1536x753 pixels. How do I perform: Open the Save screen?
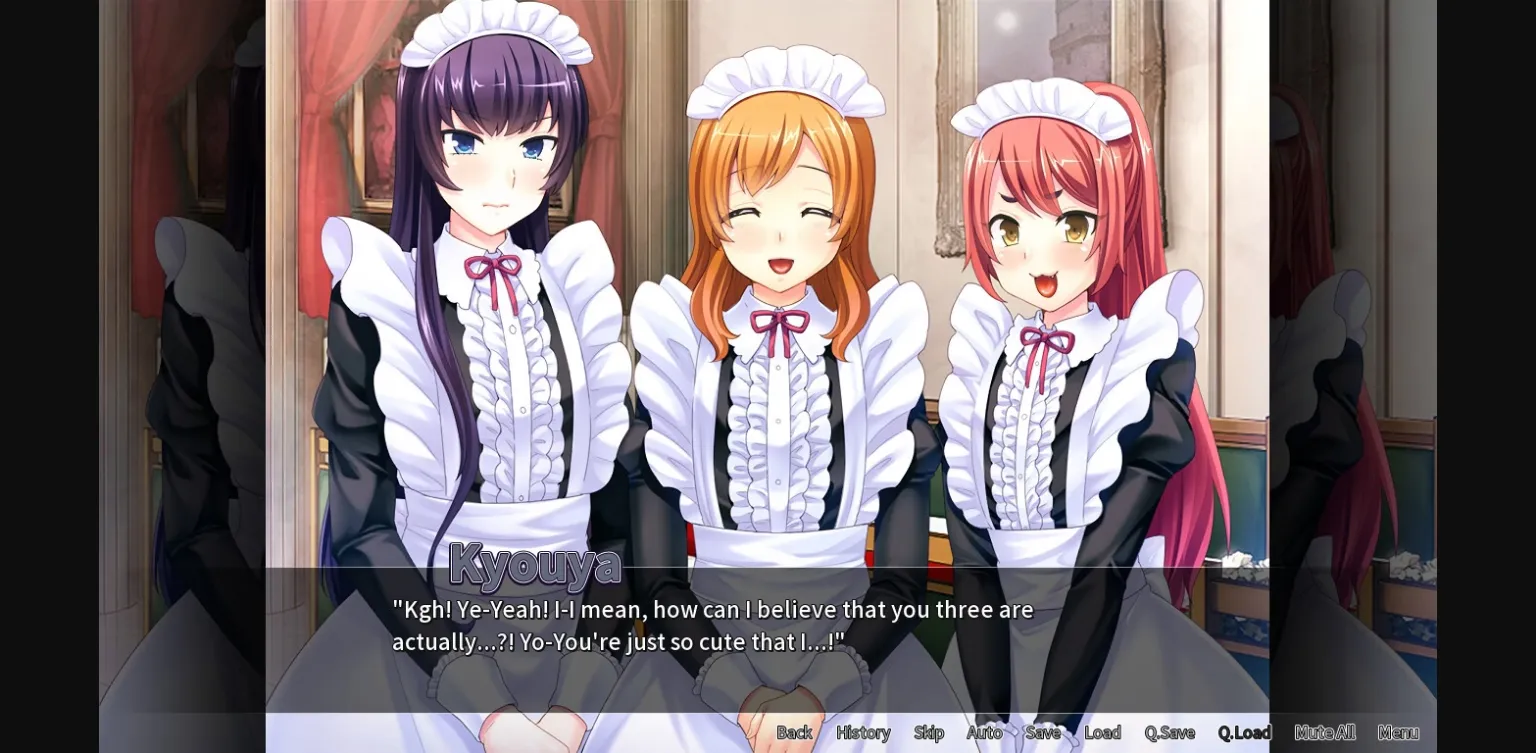coord(1043,732)
